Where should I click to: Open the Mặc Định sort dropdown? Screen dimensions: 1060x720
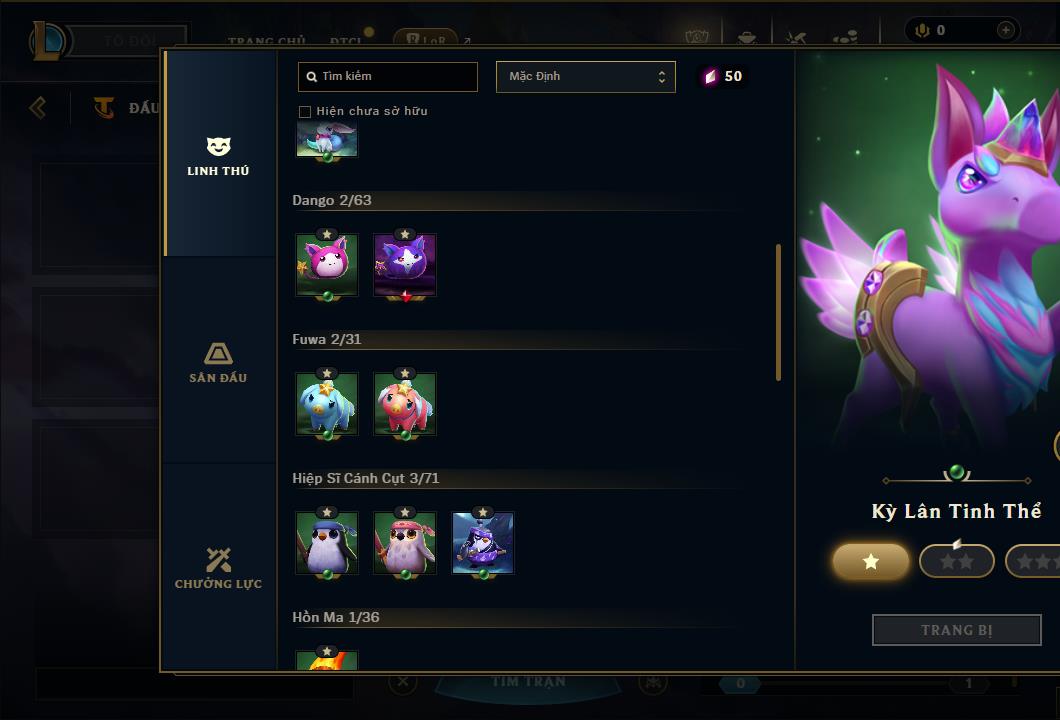click(586, 77)
